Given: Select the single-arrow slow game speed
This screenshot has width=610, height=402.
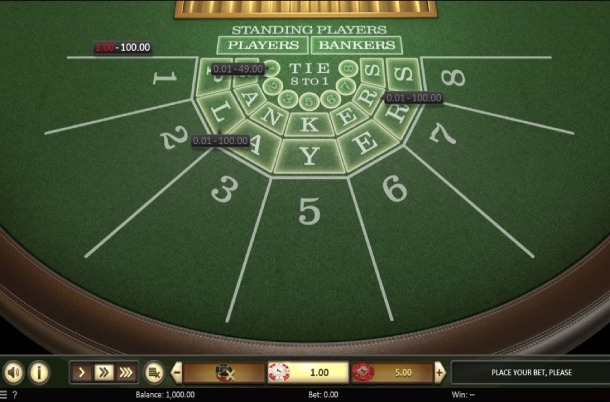Looking at the screenshot, I should 82,373.
